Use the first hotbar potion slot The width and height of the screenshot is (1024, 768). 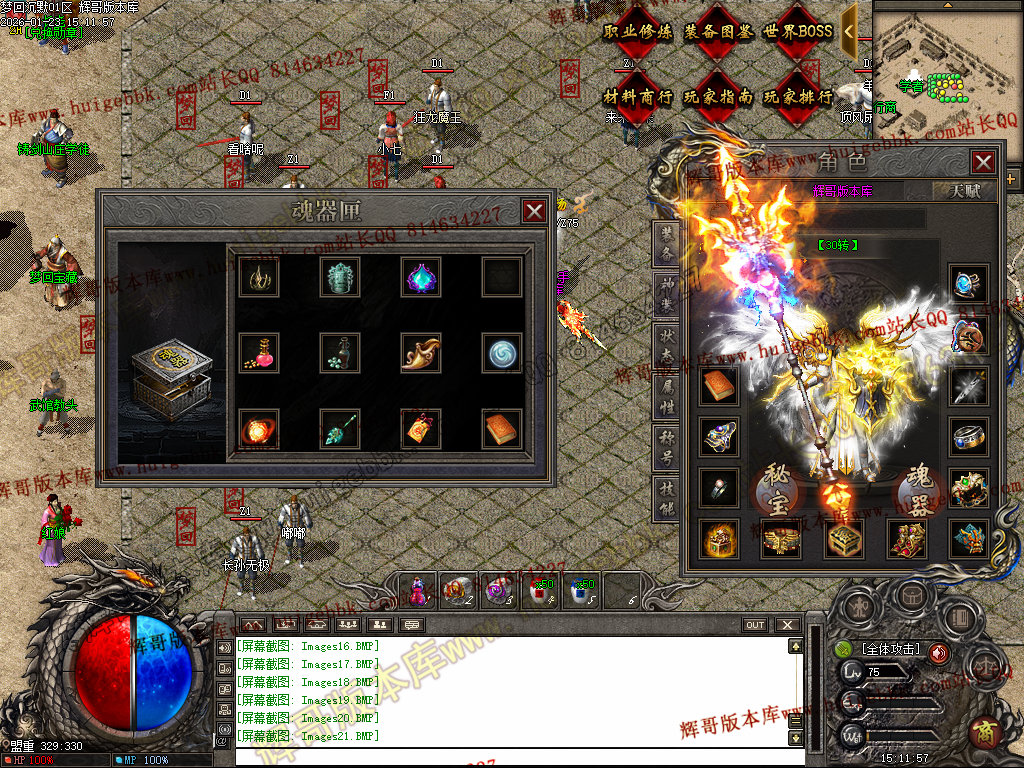pyautogui.click(x=419, y=590)
